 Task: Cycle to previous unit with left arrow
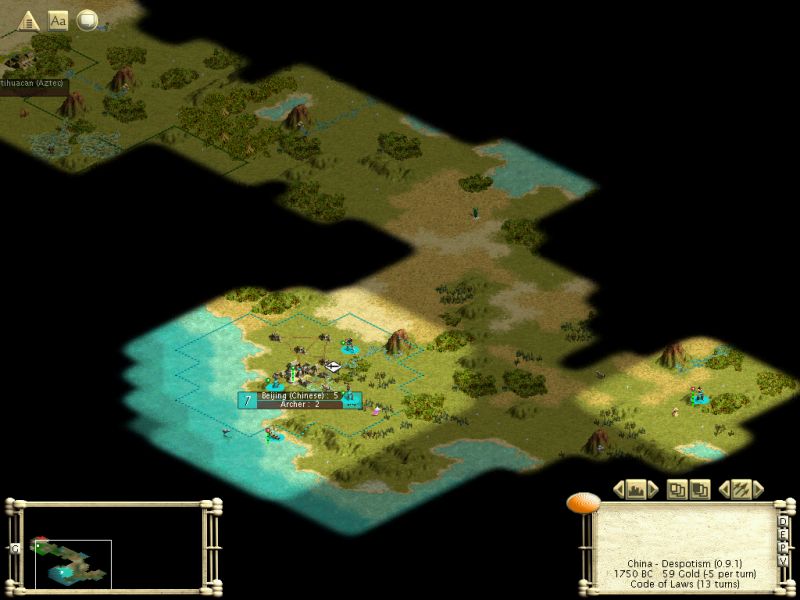[x=724, y=489]
